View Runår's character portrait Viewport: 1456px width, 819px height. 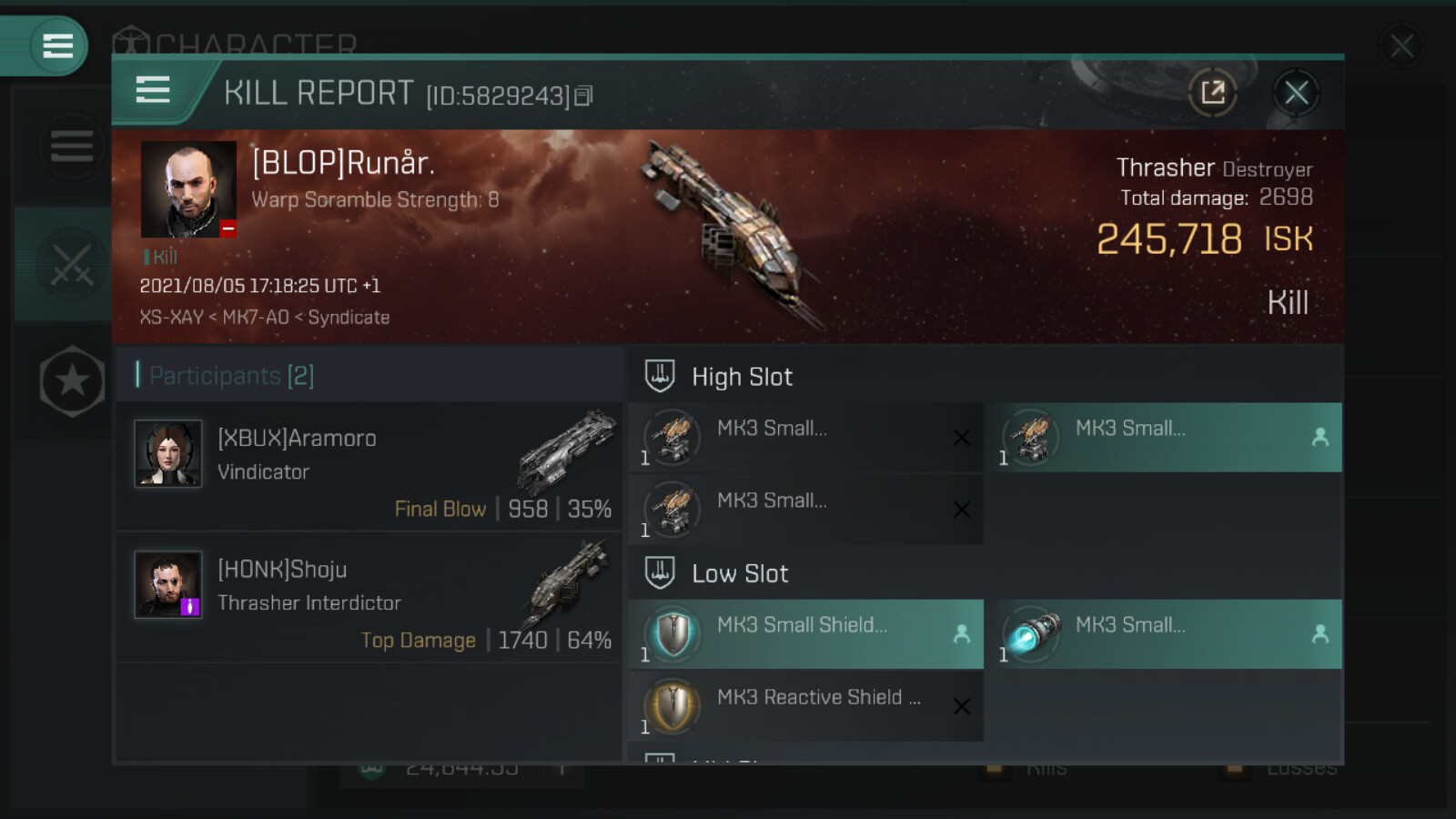pos(188,189)
